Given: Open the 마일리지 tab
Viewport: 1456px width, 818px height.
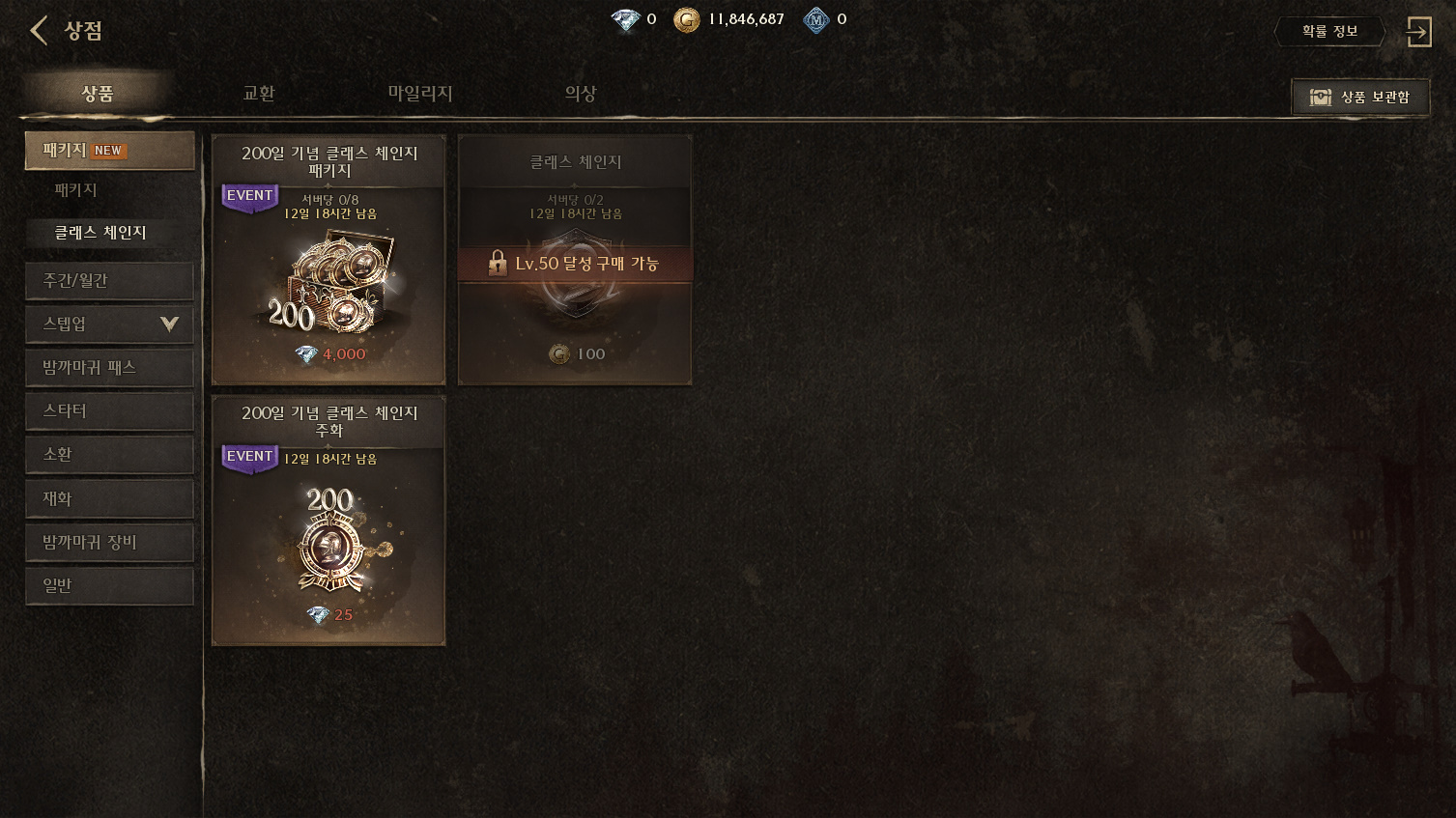Looking at the screenshot, I should click(x=420, y=94).
